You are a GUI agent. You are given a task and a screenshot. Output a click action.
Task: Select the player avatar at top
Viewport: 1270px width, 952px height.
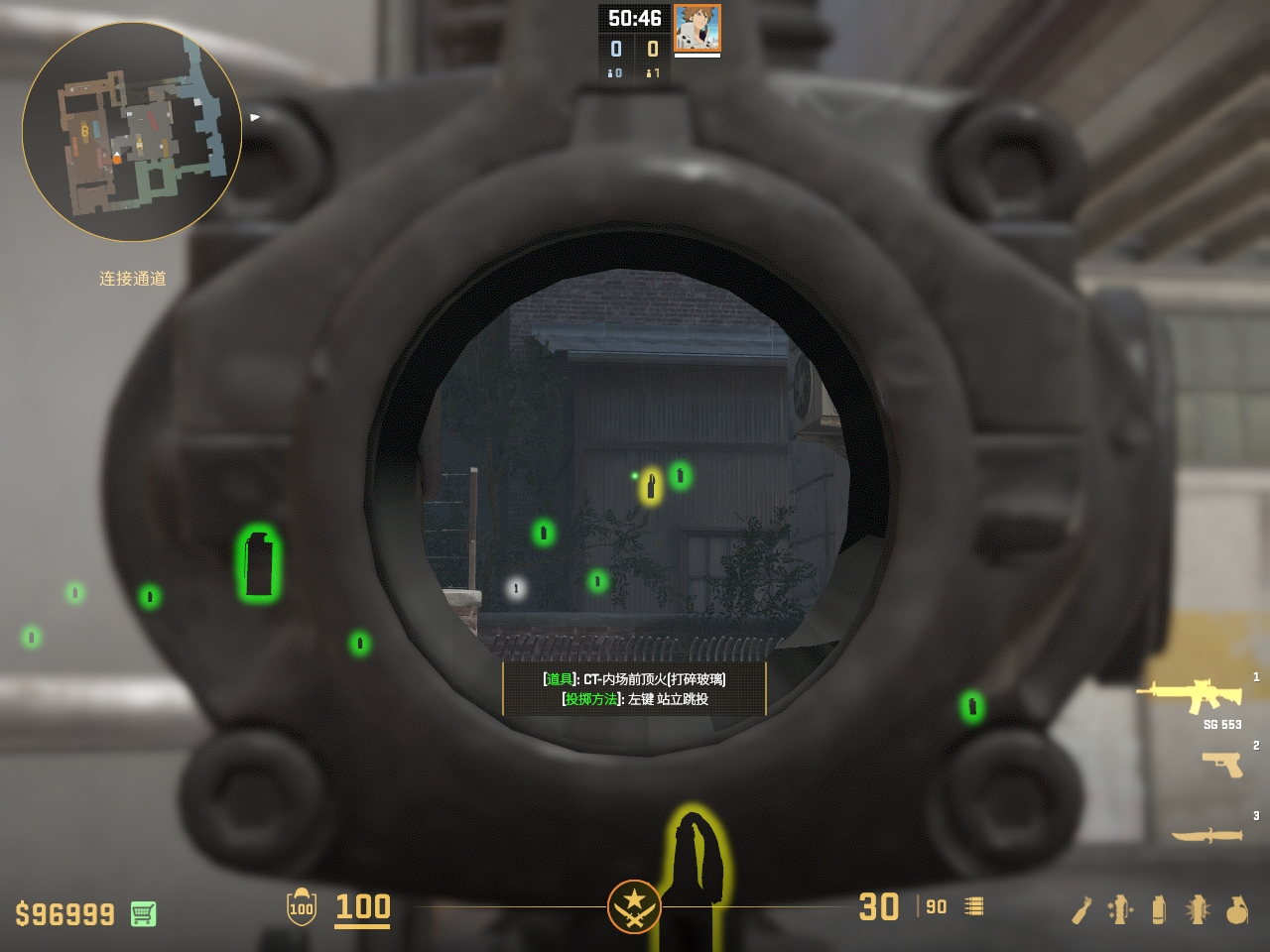697,28
